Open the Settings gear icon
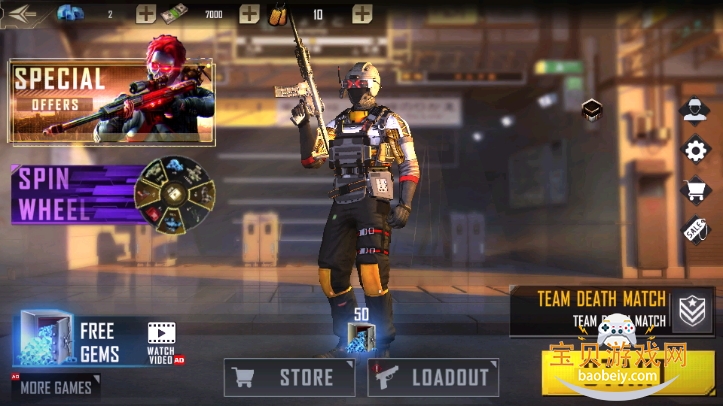Screen dimensions: 723x406 coord(695,150)
